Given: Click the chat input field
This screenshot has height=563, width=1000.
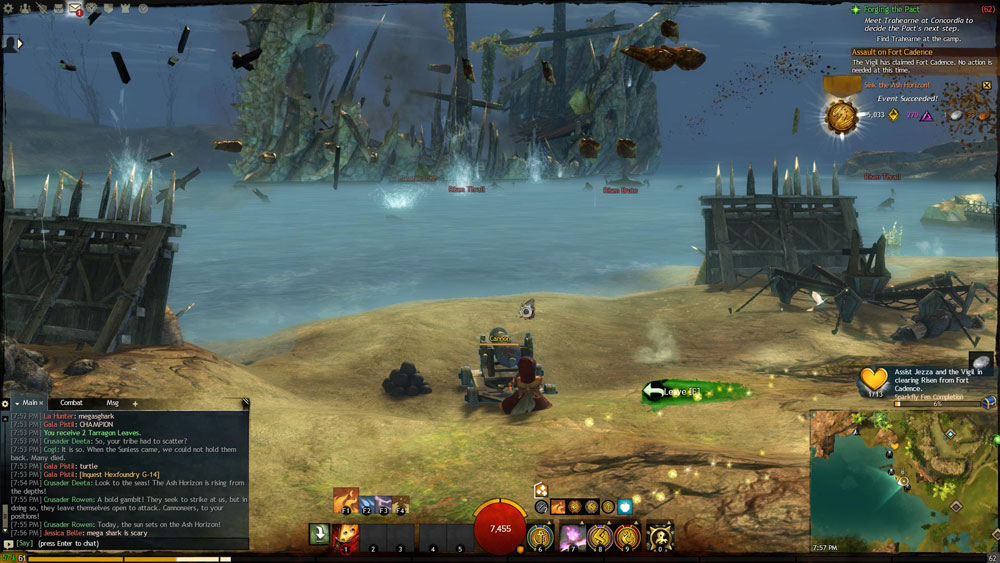Looking at the screenshot, I should (120, 544).
